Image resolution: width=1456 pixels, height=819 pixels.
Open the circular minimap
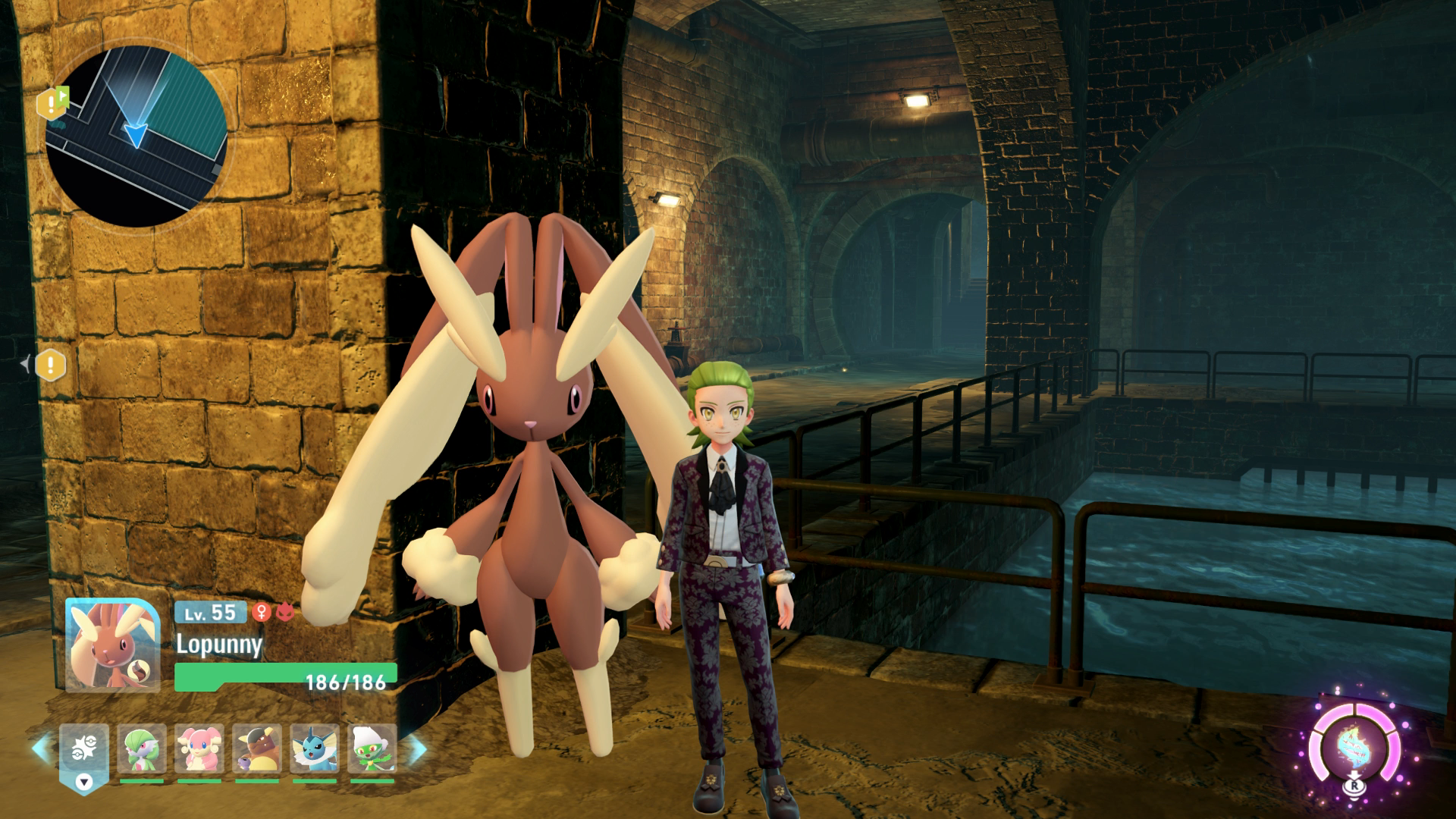click(x=136, y=136)
